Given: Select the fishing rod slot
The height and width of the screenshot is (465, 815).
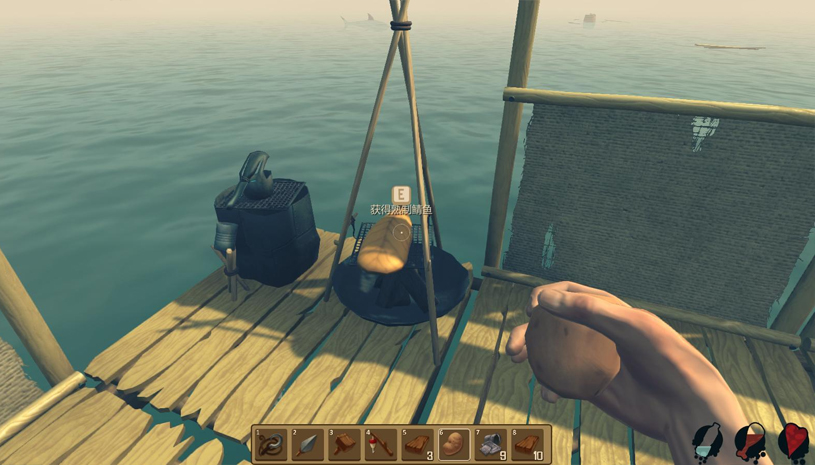Looking at the screenshot, I should coord(381,444).
